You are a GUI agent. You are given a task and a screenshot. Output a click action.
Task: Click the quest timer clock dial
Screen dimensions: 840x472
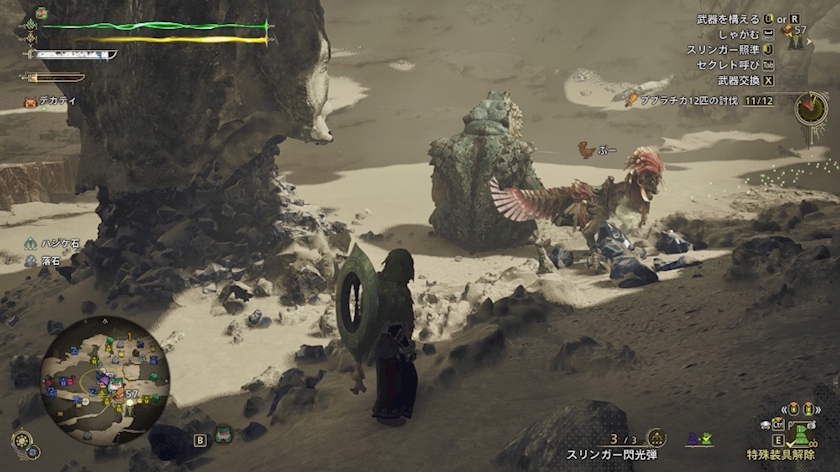click(811, 108)
